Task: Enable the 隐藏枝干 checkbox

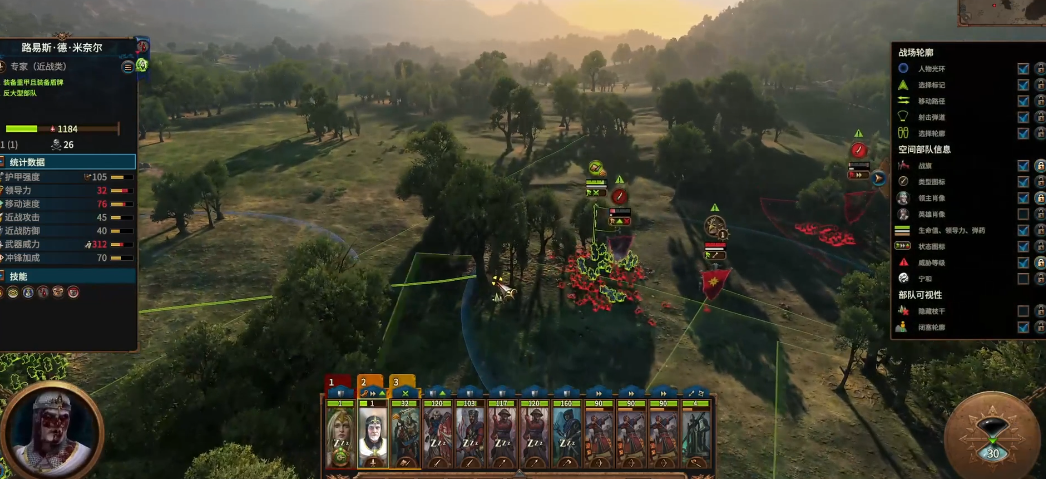Action: pos(1023,311)
